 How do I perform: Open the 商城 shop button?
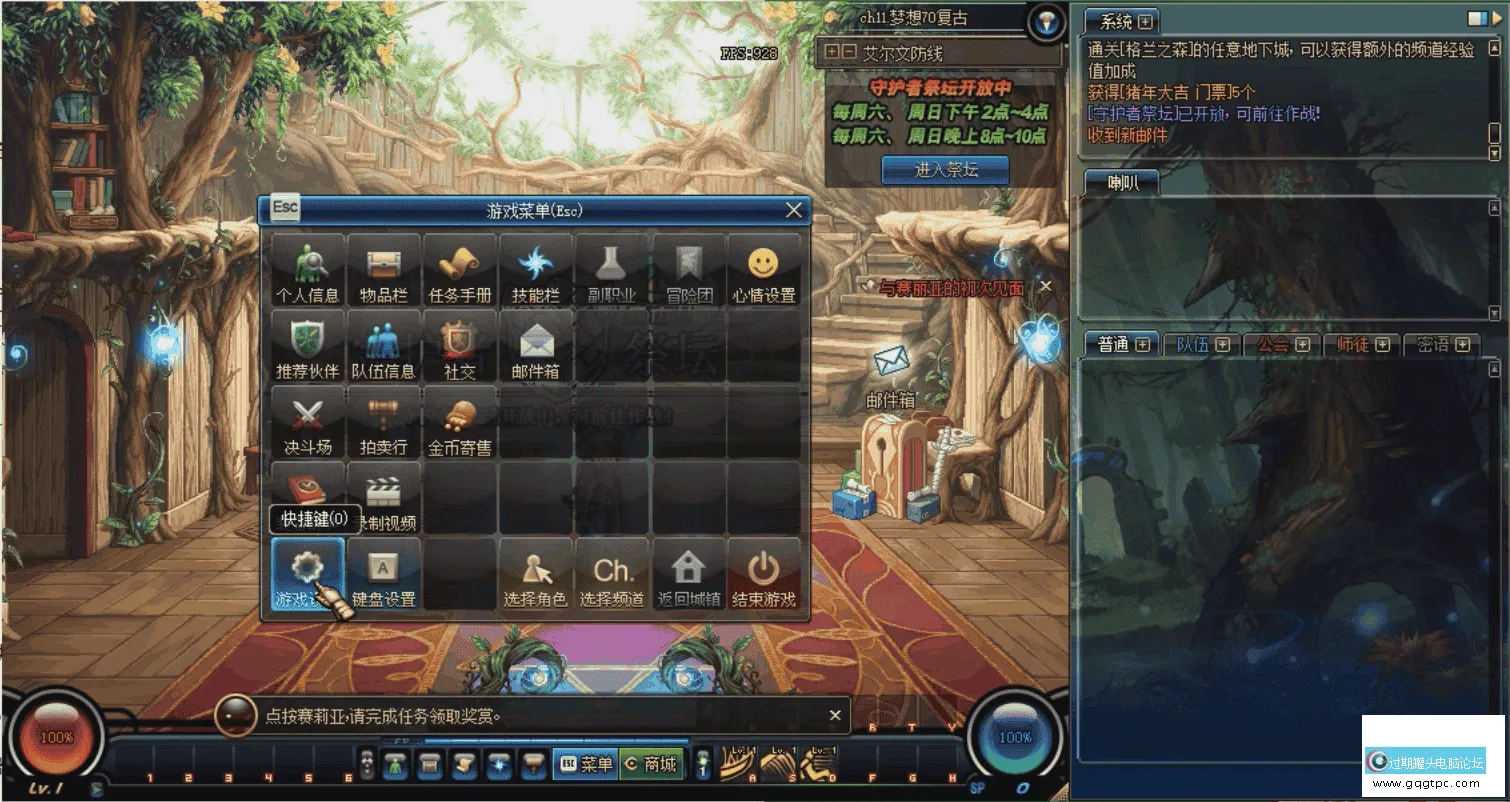coord(651,765)
